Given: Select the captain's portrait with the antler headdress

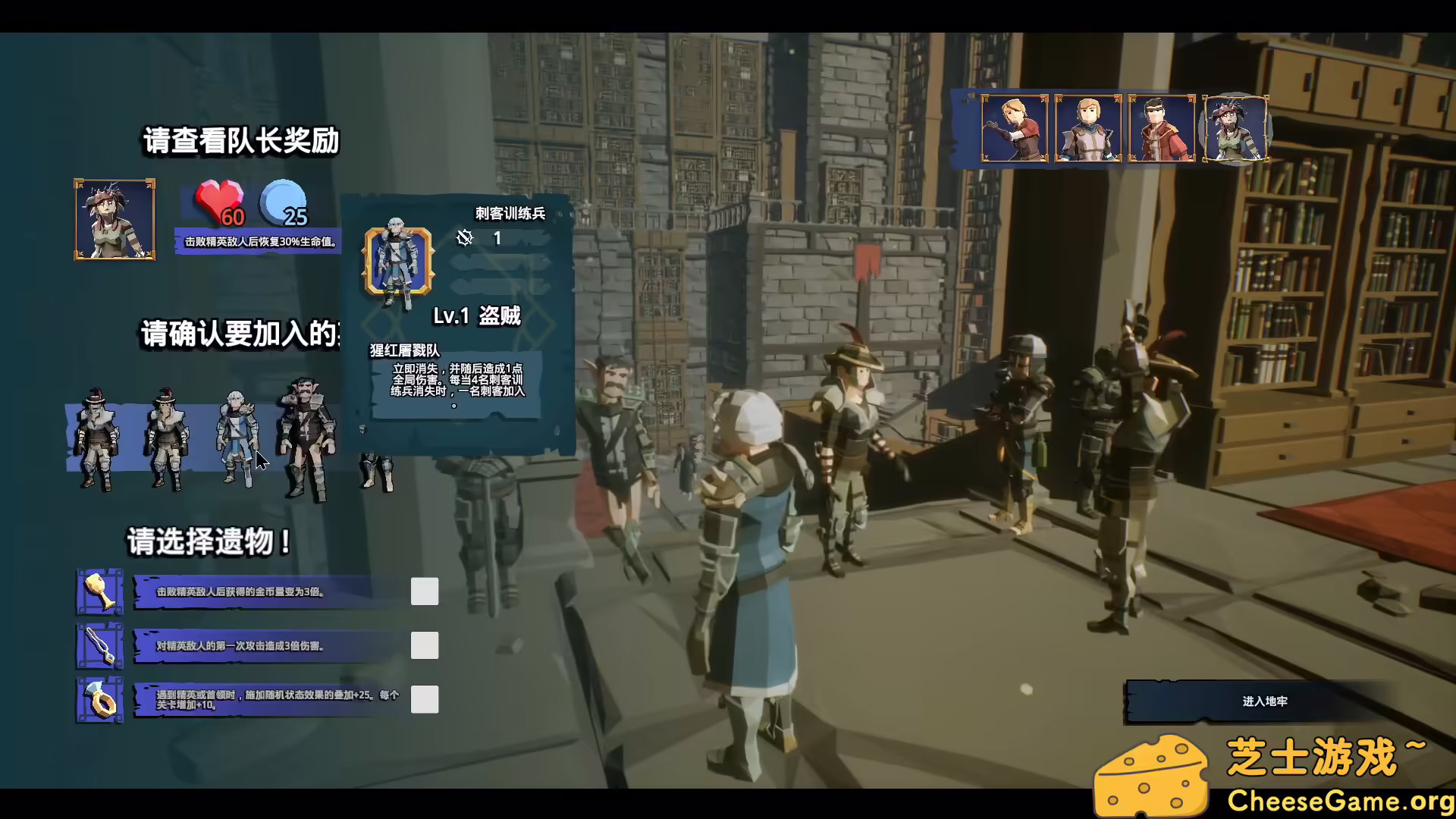Looking at the screenshot, I should tap(114, 220).
